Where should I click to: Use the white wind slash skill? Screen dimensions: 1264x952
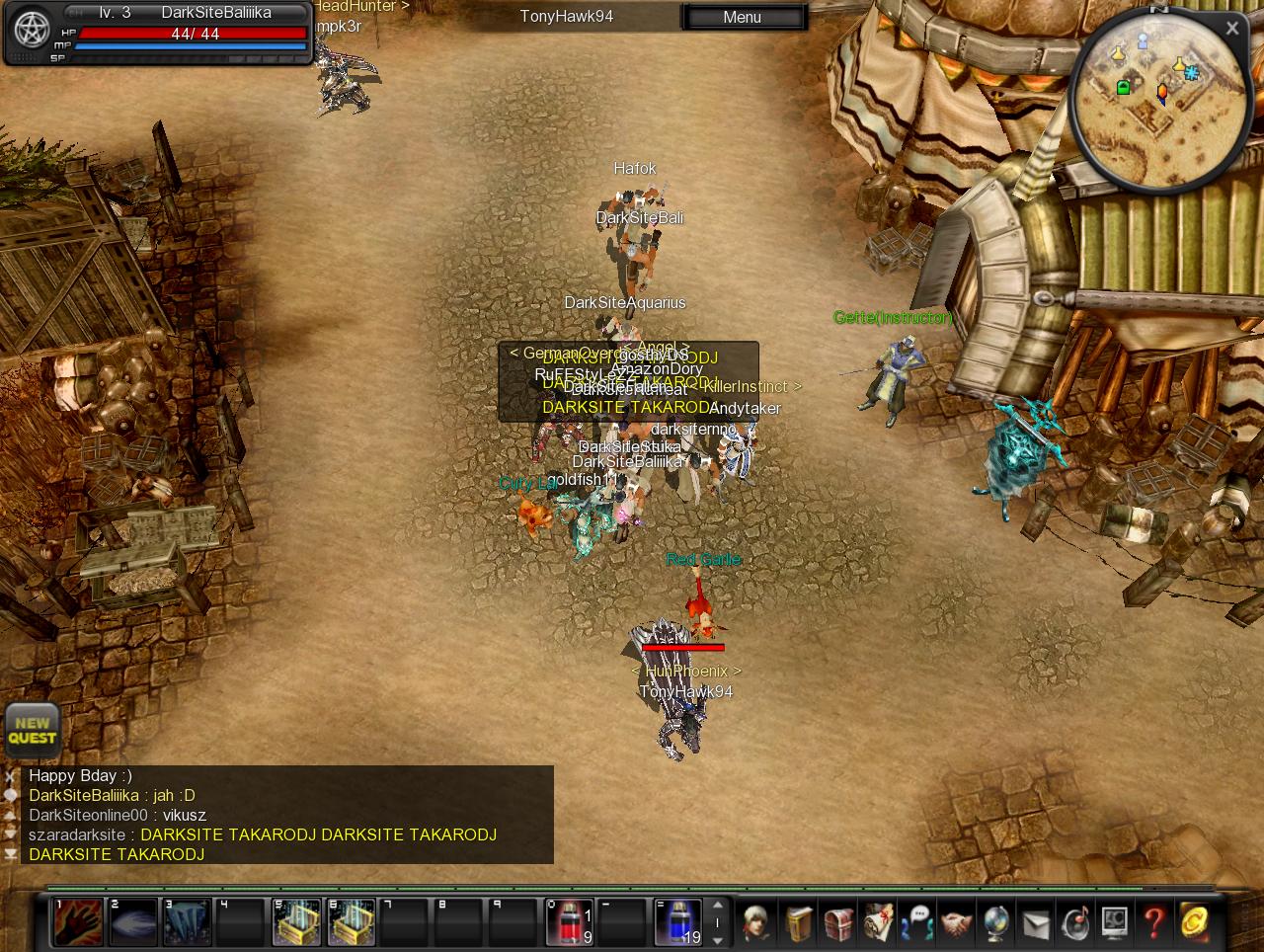[133, 922]
